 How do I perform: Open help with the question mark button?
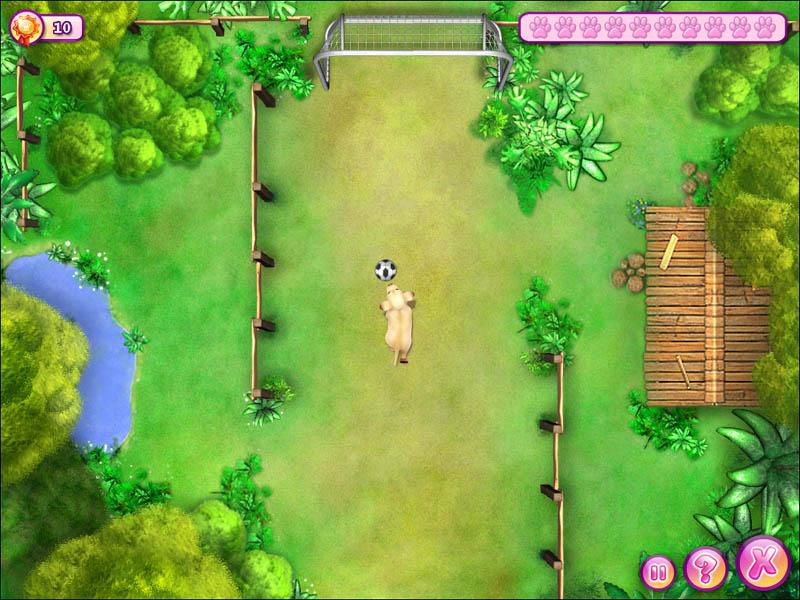click(x=705, y=568)
